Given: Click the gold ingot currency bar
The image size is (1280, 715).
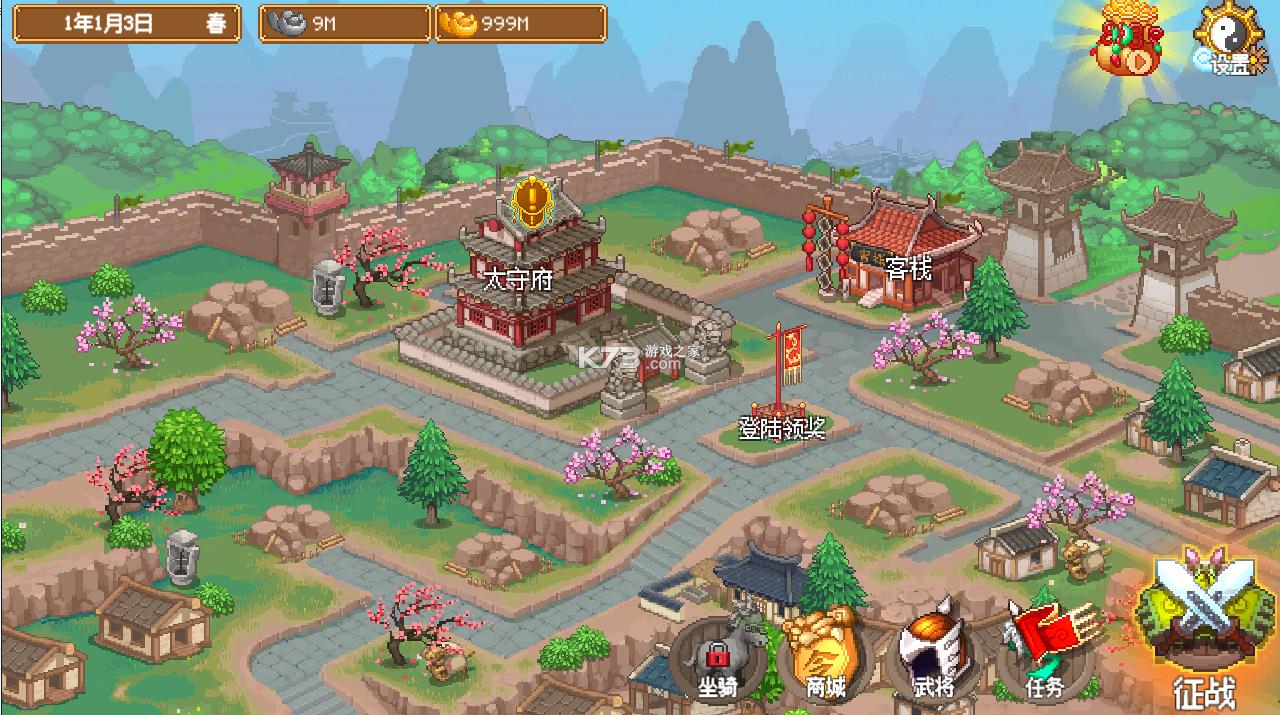Looking at the screenshot, I should (x=520, y=24).
